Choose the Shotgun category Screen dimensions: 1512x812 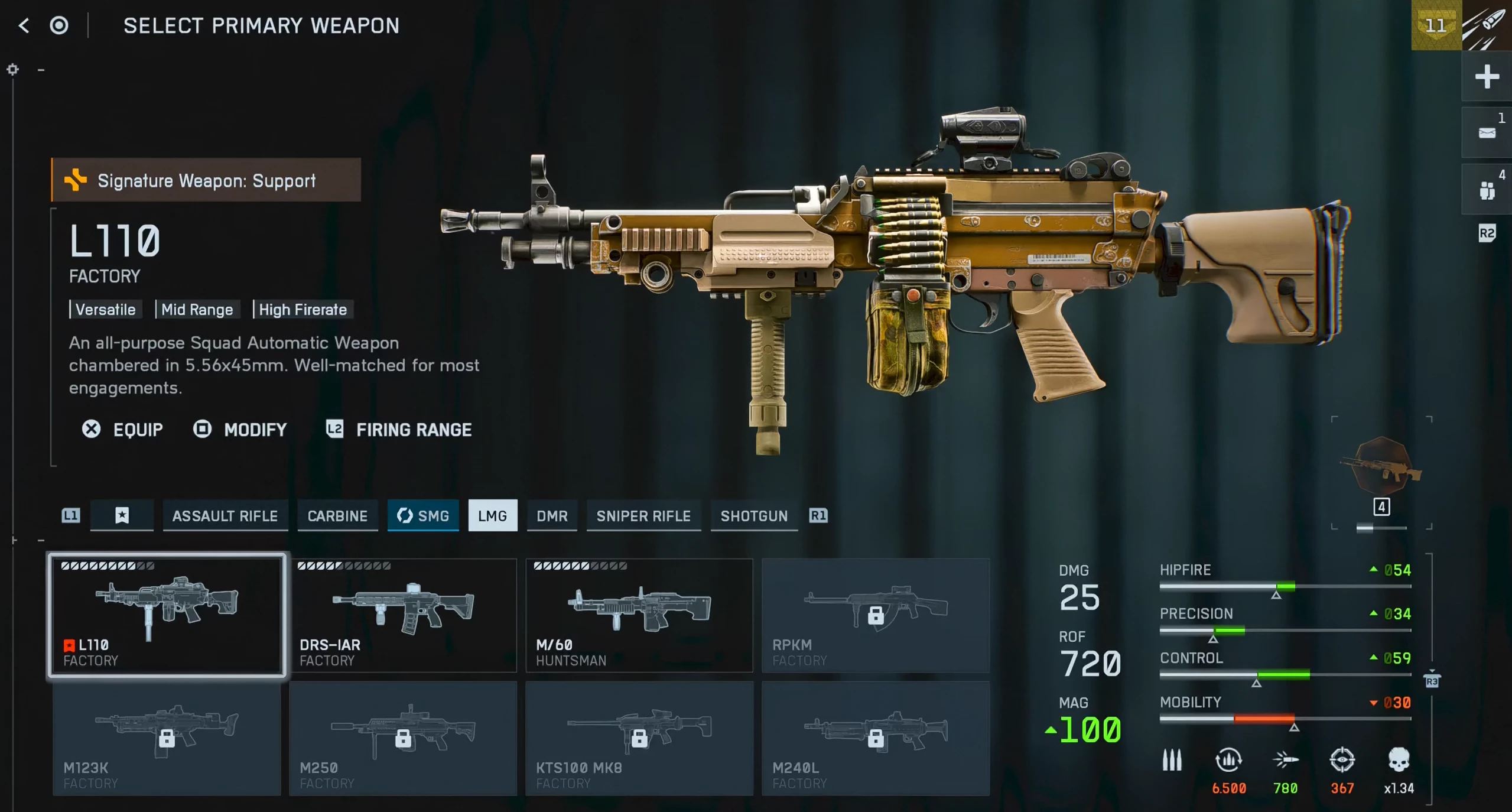click(x=754, y=516)
